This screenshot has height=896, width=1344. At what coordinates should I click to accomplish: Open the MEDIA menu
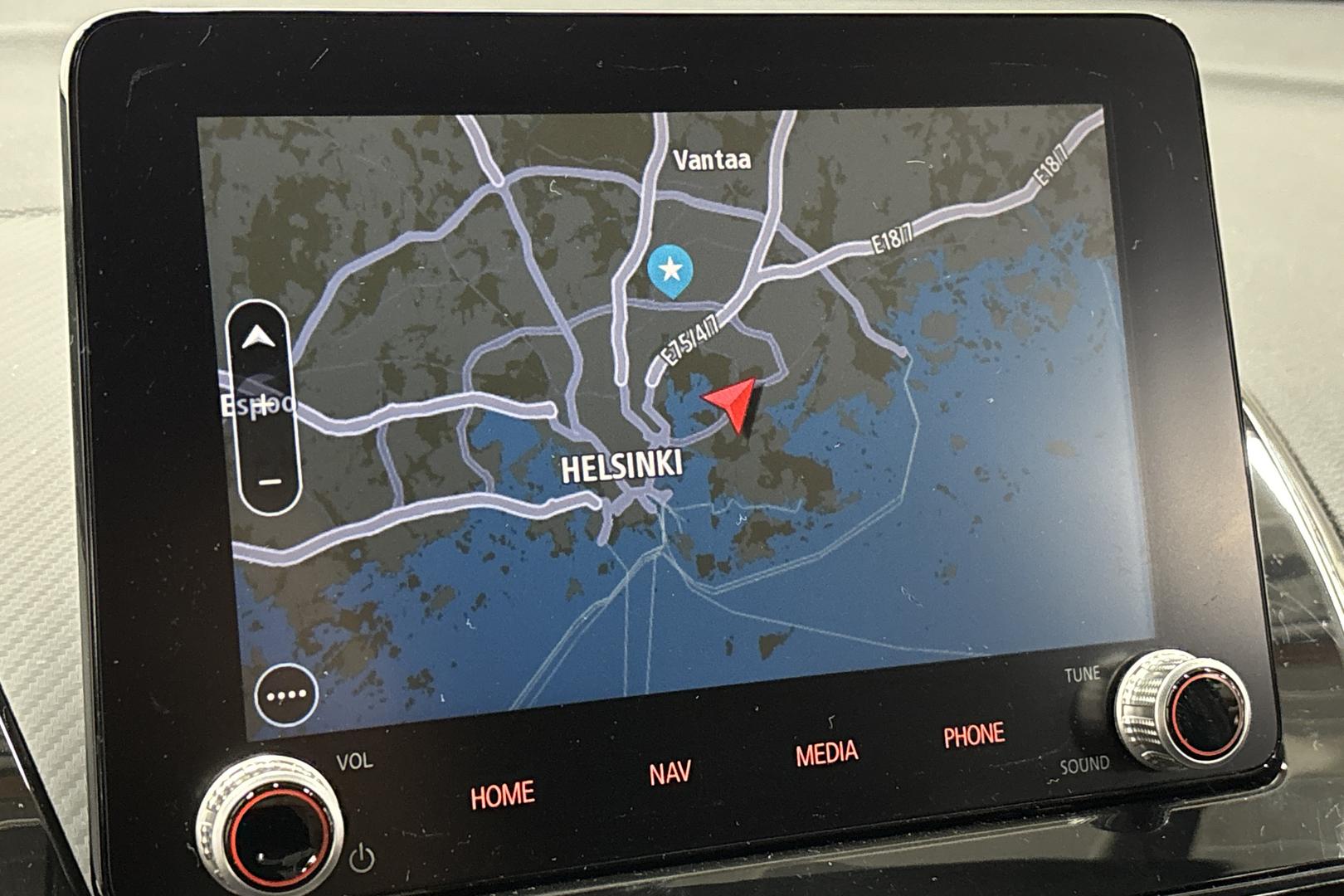tap(826, 753)
